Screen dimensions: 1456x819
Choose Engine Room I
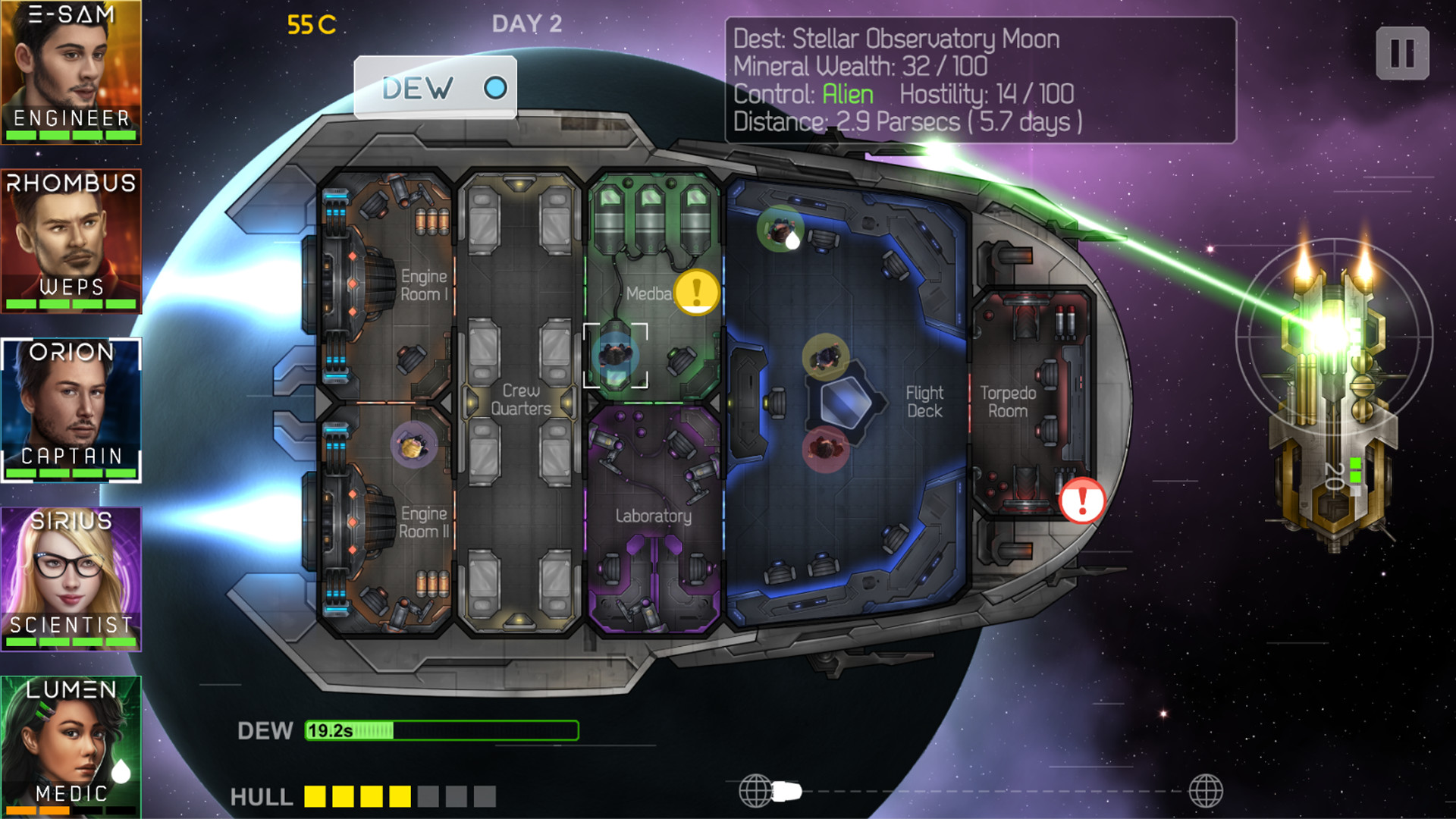pos(402,285)
